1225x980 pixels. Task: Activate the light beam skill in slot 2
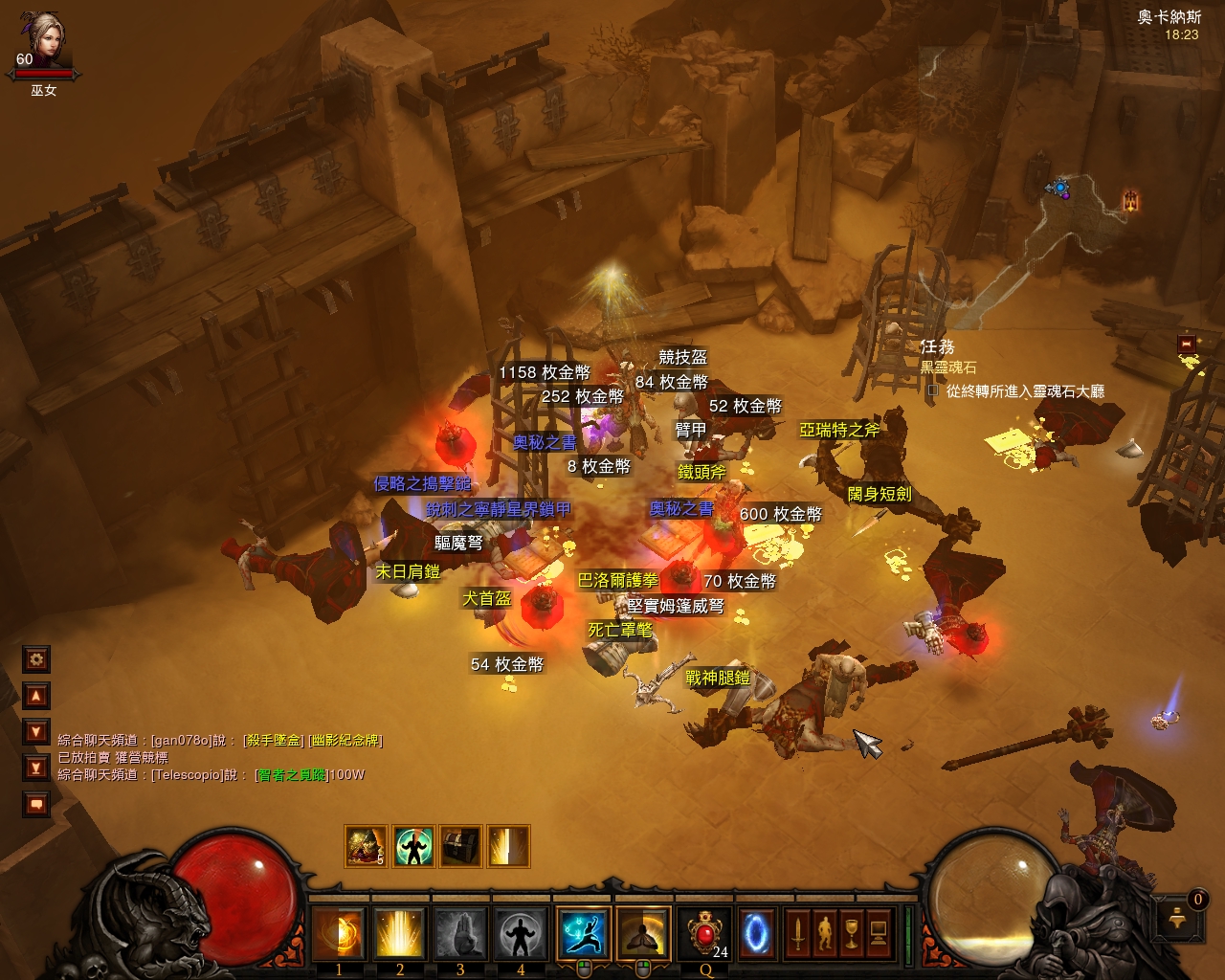[x=399, y=932]
